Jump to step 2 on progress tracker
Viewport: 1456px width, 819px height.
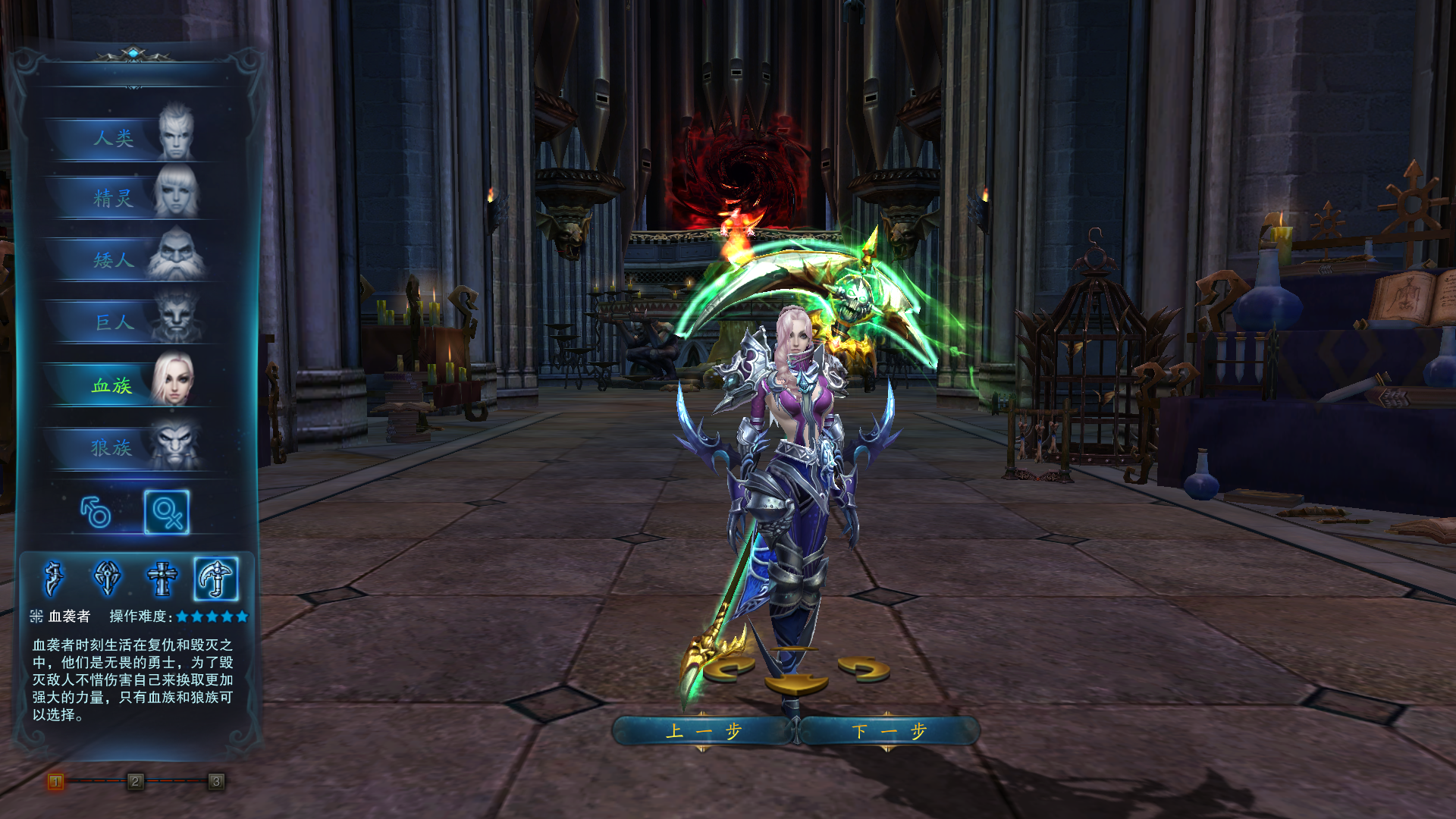(135, 781)
